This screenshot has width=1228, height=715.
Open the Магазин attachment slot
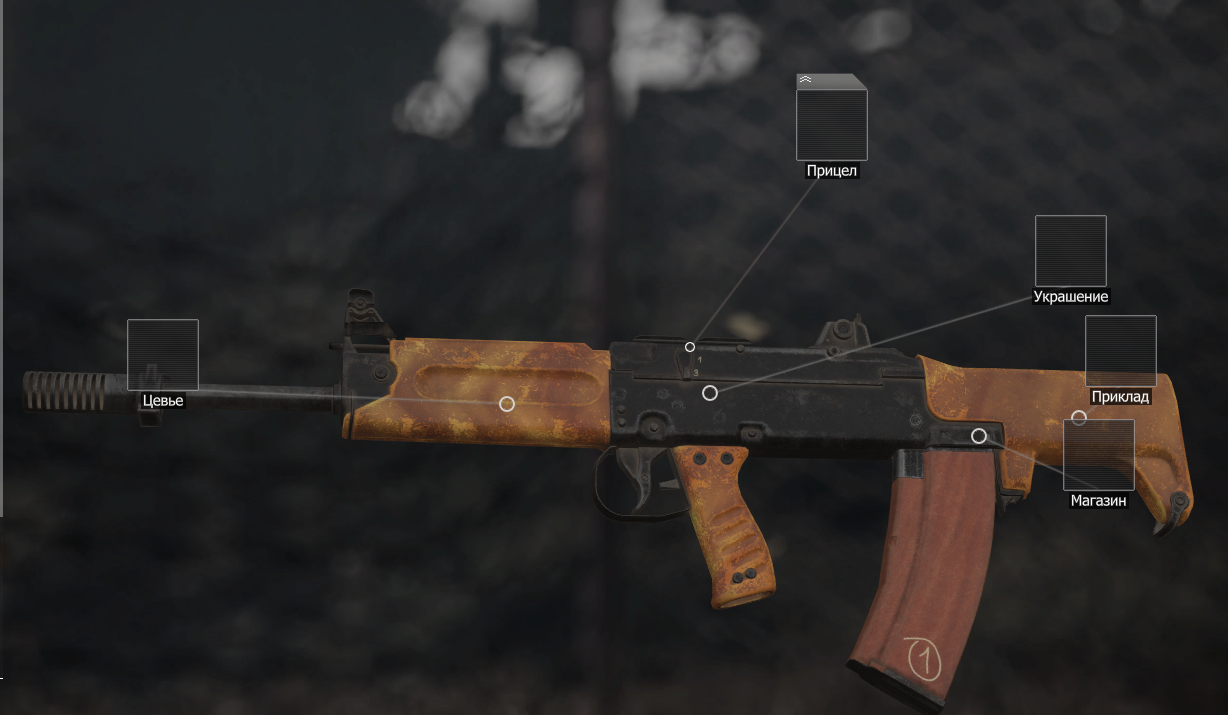[x=1098, y=455]
